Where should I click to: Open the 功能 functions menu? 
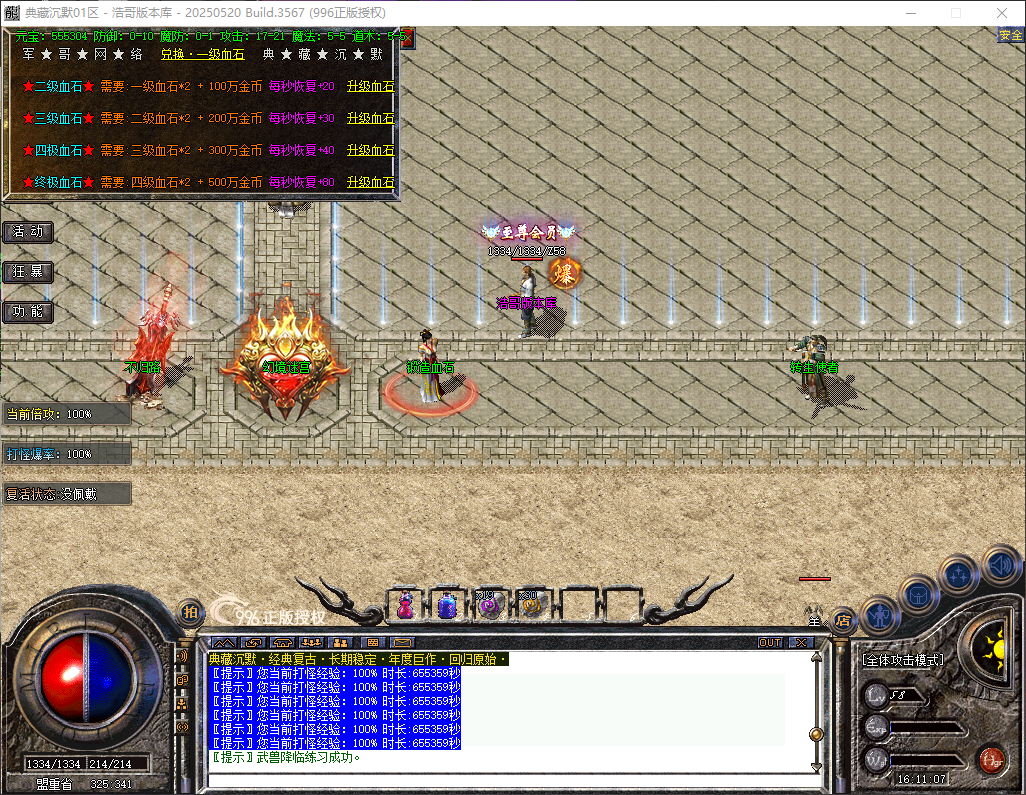point(28,312)
